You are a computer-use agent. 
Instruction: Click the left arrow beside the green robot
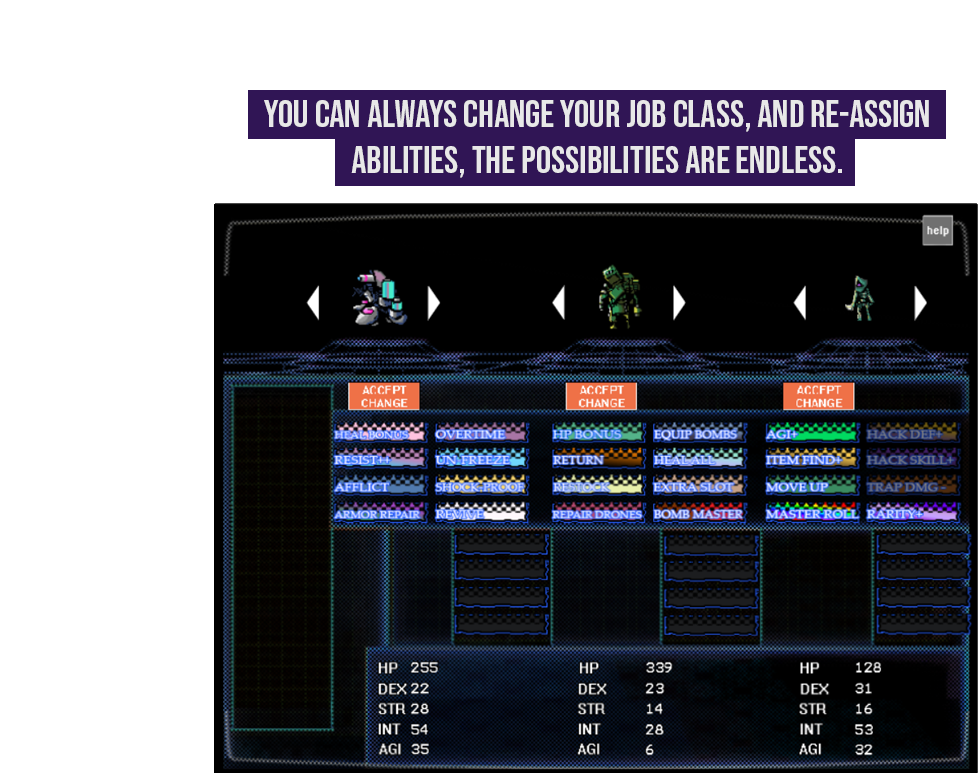[x=559, y=303]
